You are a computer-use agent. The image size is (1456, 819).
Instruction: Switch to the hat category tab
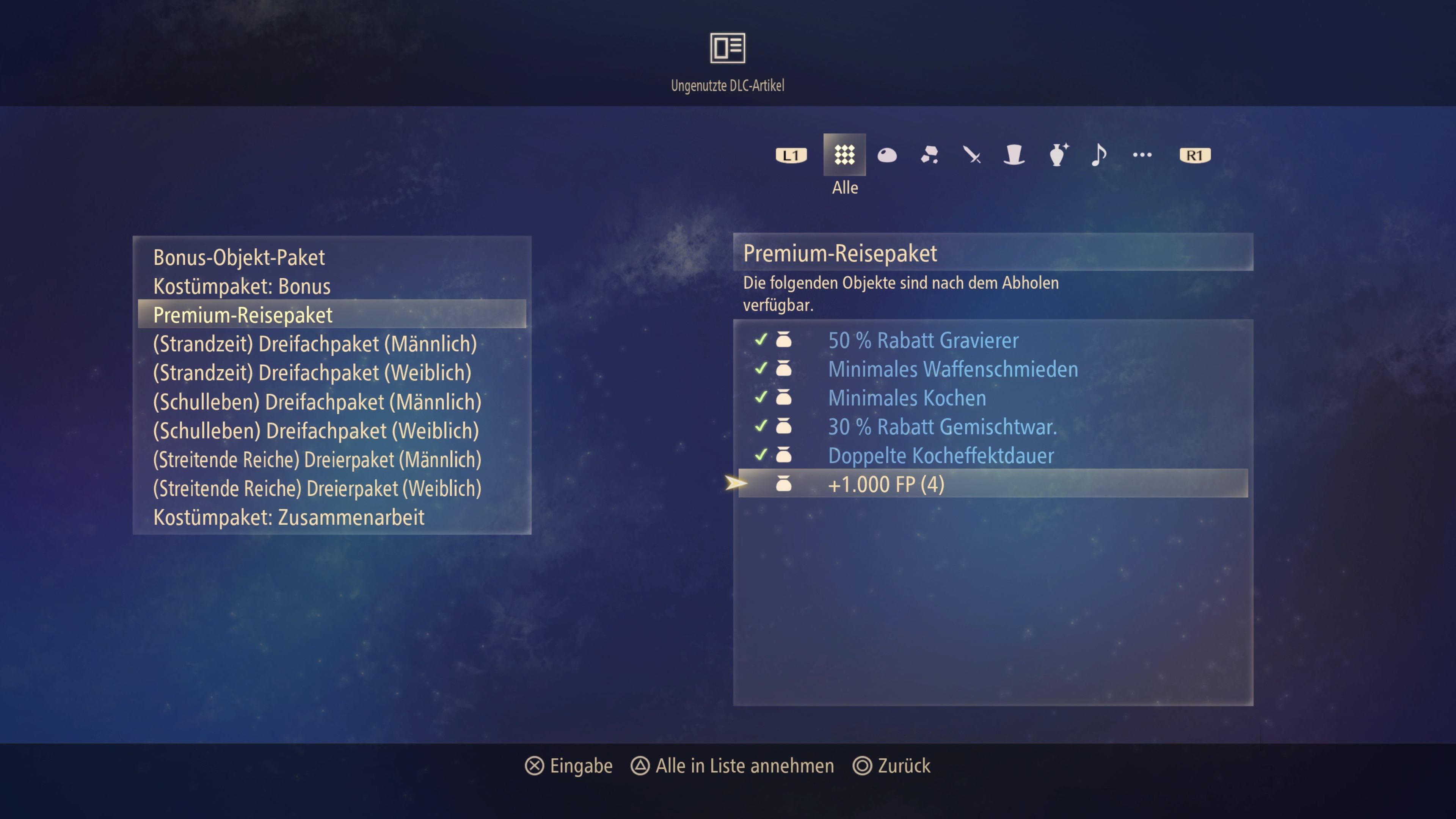click(x=1014, y=155)
